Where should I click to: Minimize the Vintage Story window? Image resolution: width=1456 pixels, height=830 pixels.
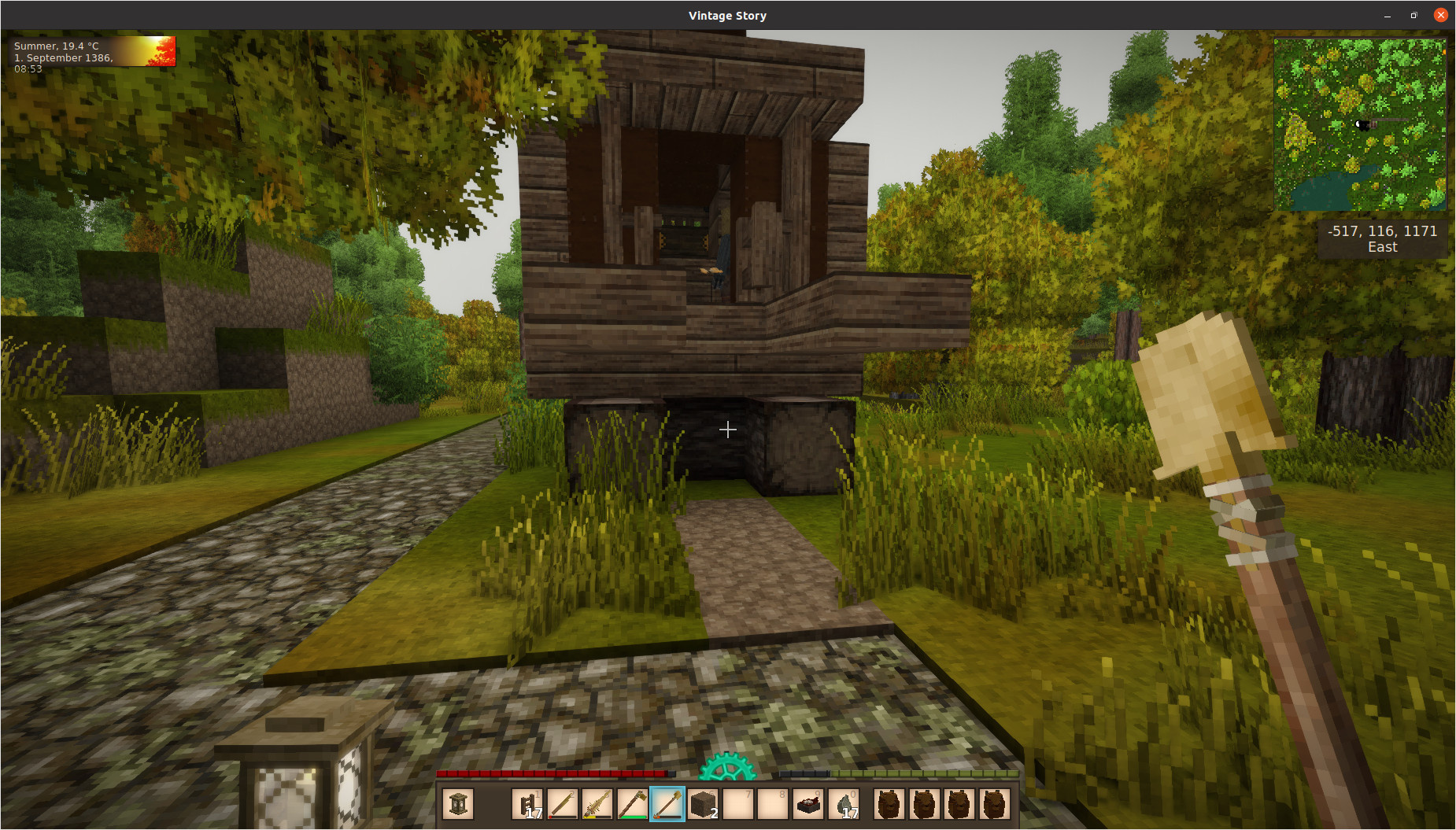point(1387,15)
